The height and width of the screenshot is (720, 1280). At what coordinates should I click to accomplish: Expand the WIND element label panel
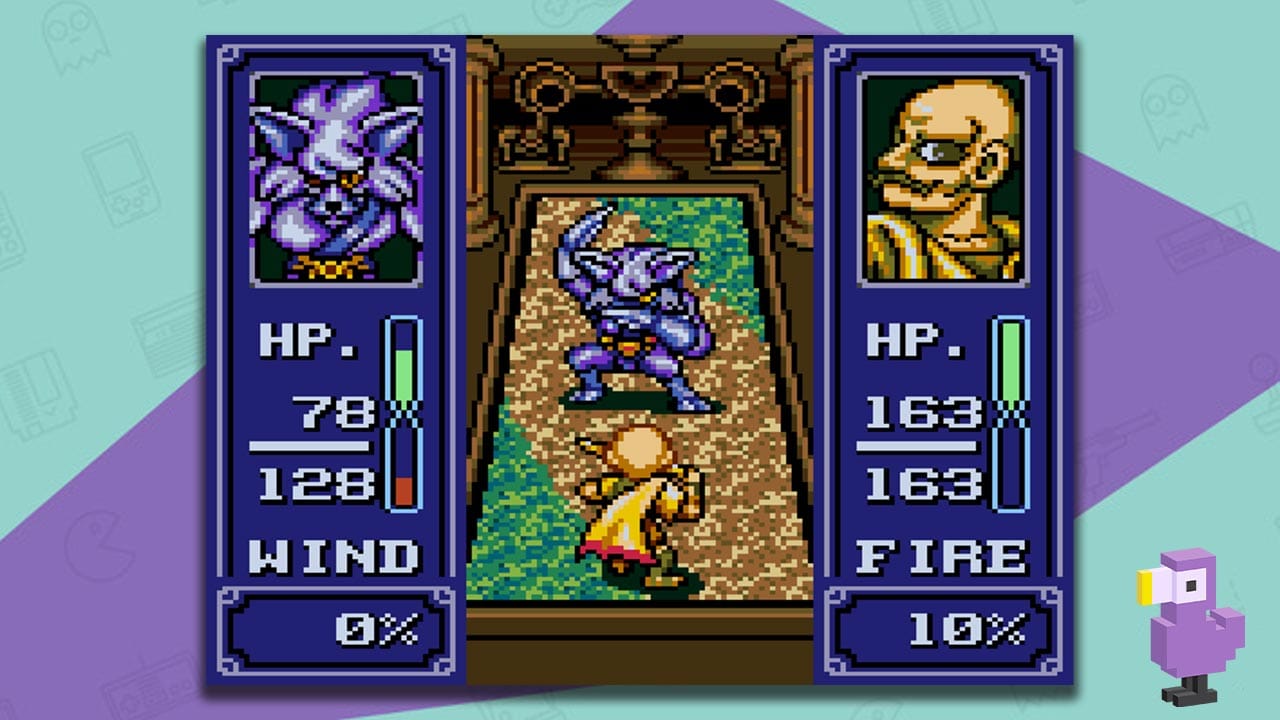(x=333, y=556)
